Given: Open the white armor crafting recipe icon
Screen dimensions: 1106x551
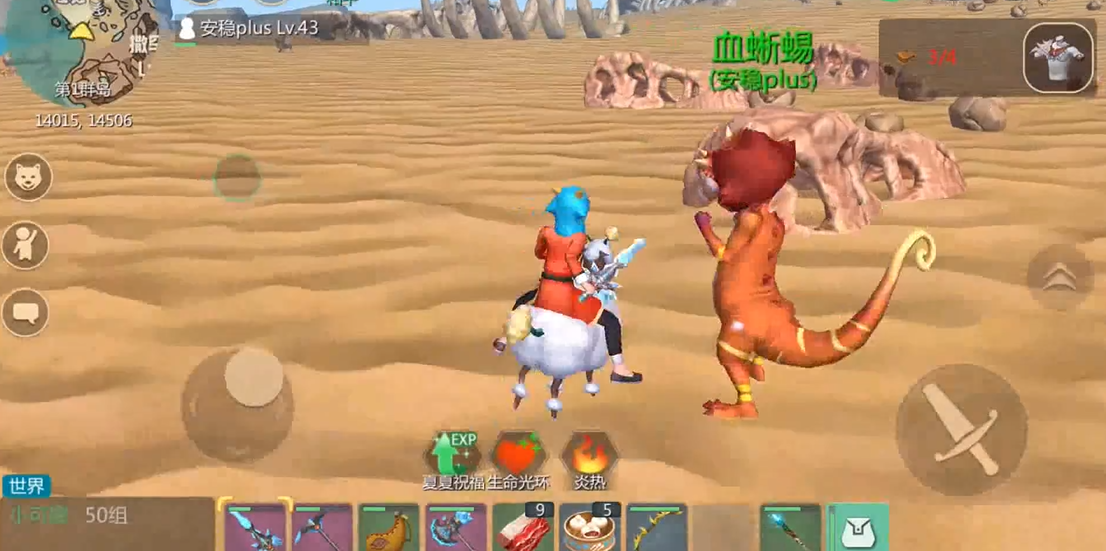Looking at the screenshot, I should [x=1058, y=58].
